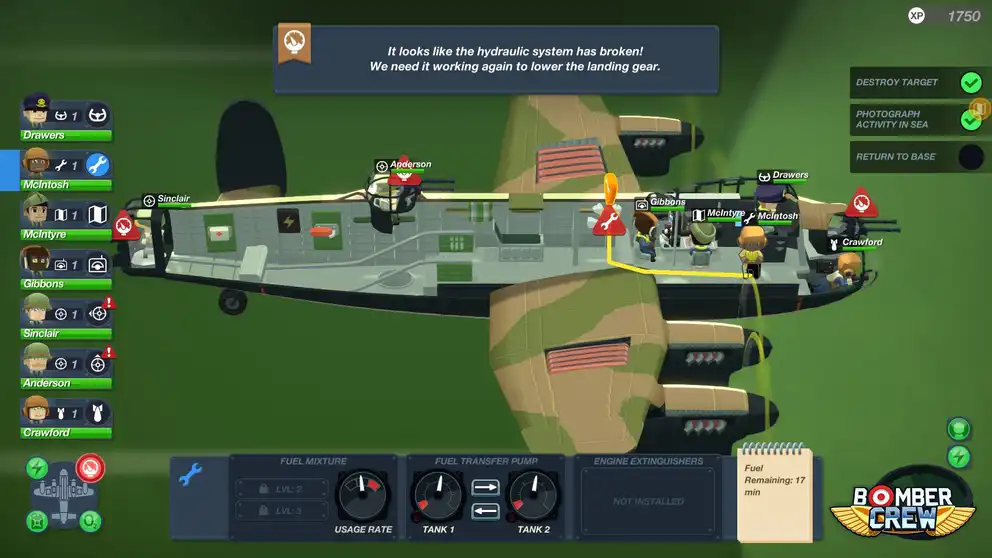Transfer fuel left toward Tank 1

[485, 511]
